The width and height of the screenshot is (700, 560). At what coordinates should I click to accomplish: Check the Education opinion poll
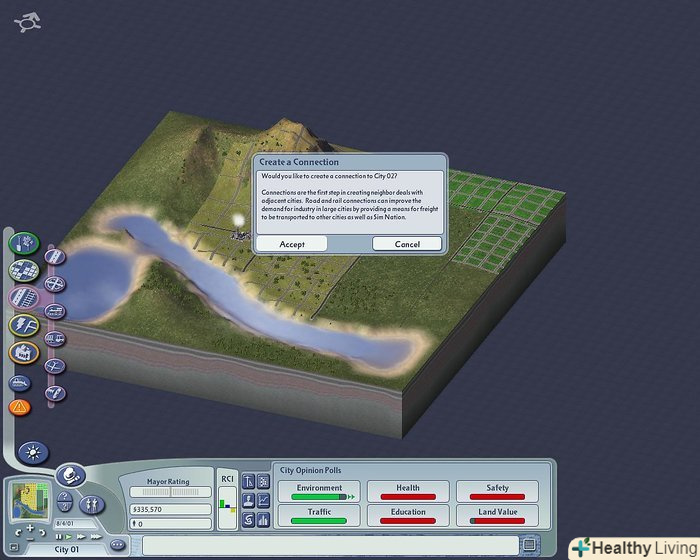click(407, 516)
